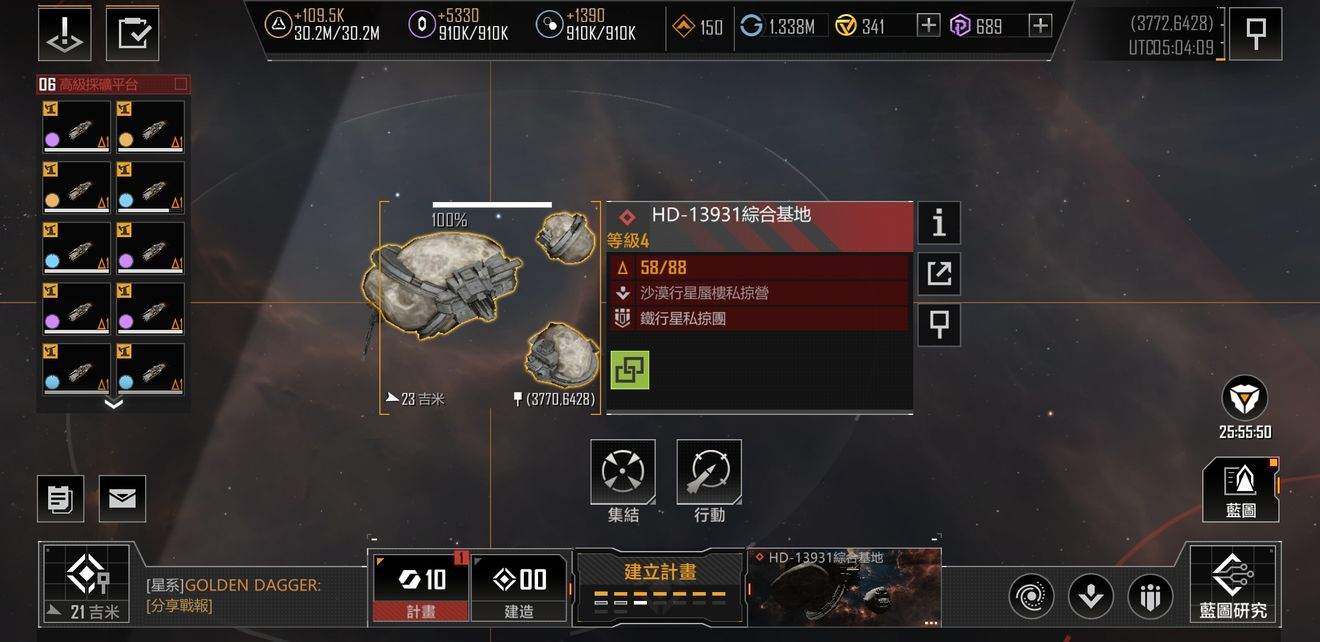1320x642 pixels.
Task: Open the task checklist icon
Action: (132, 32)
